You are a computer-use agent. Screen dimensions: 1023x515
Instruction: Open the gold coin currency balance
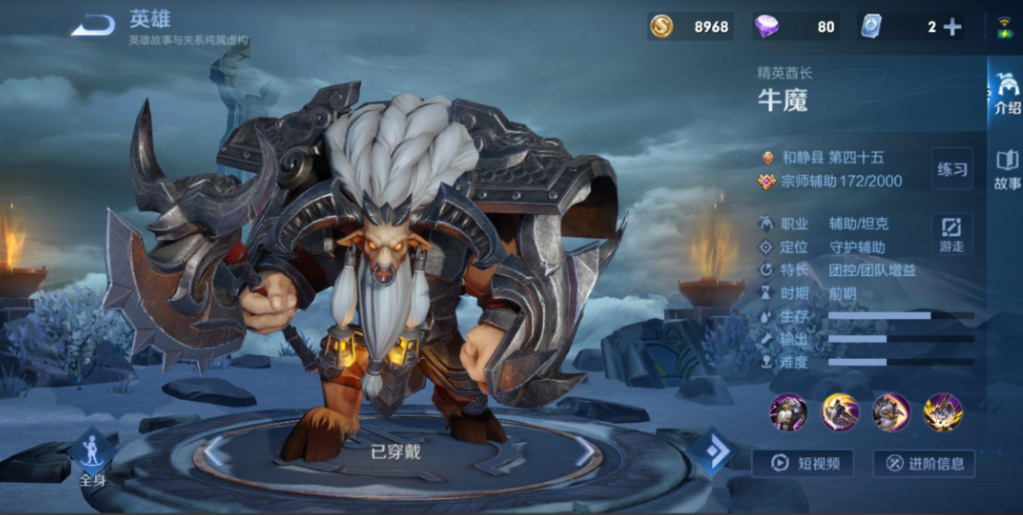[x=690, y=27]
